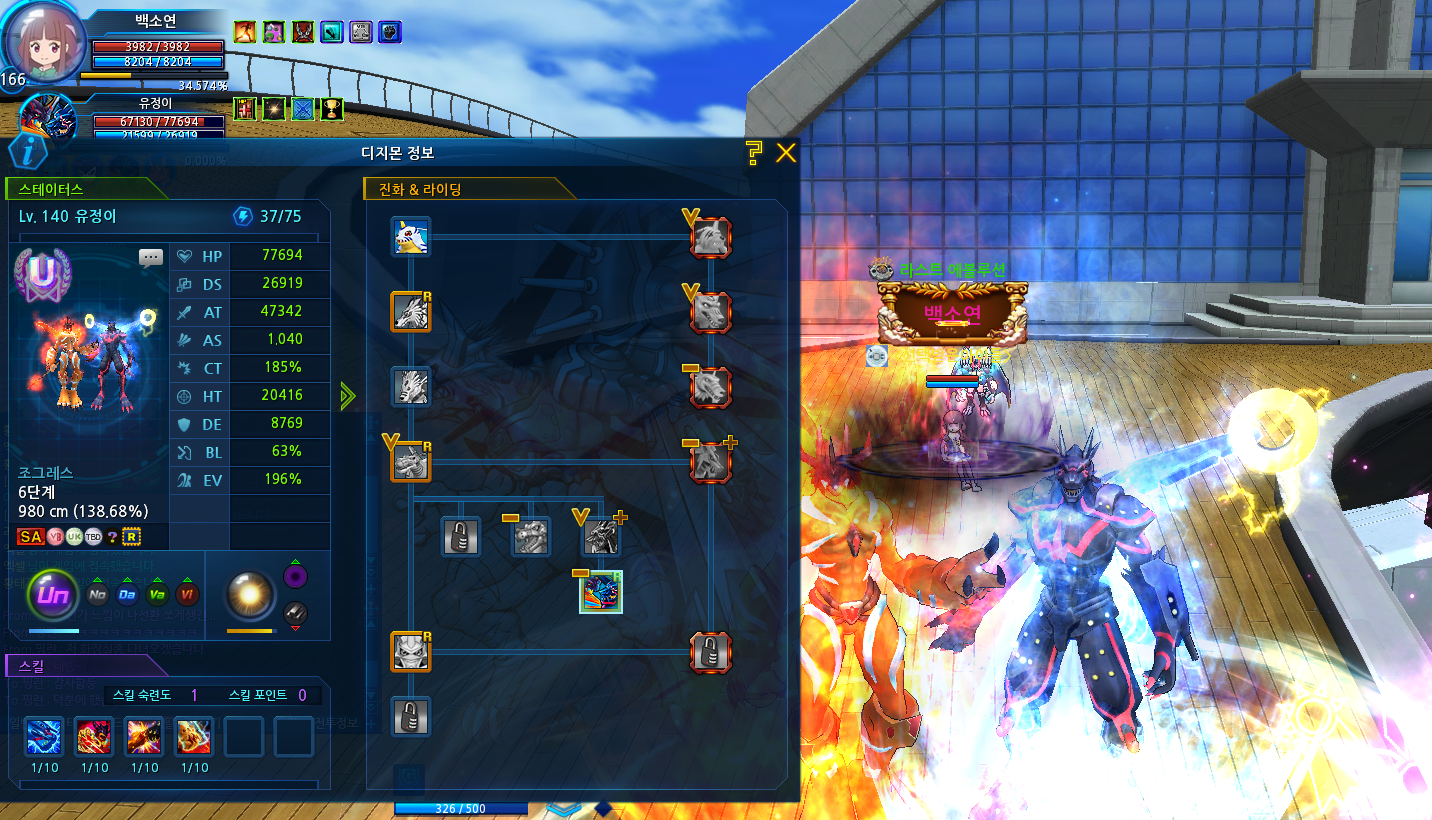Click the glowing light element orb

tap(250, 595)
